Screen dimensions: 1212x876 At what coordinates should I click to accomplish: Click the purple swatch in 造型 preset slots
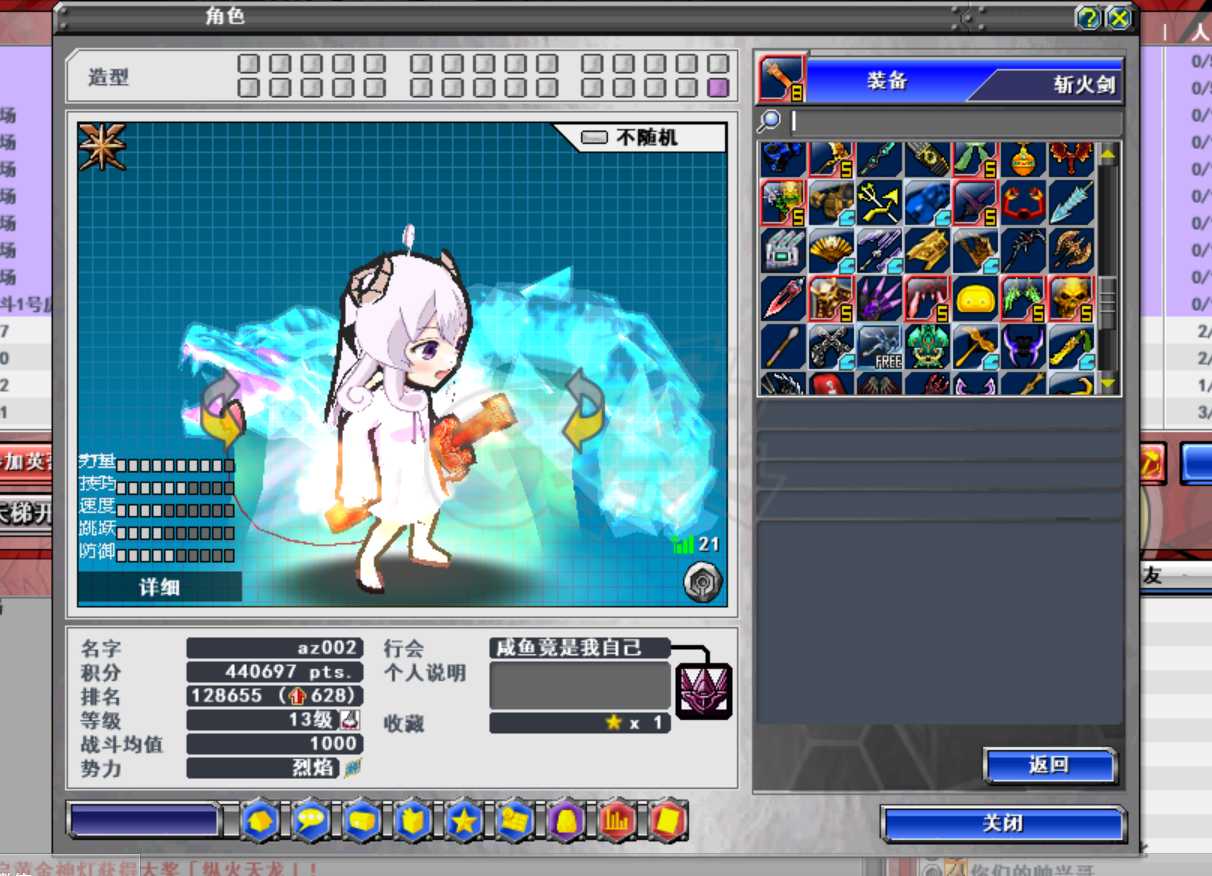[x=717, y=88]
